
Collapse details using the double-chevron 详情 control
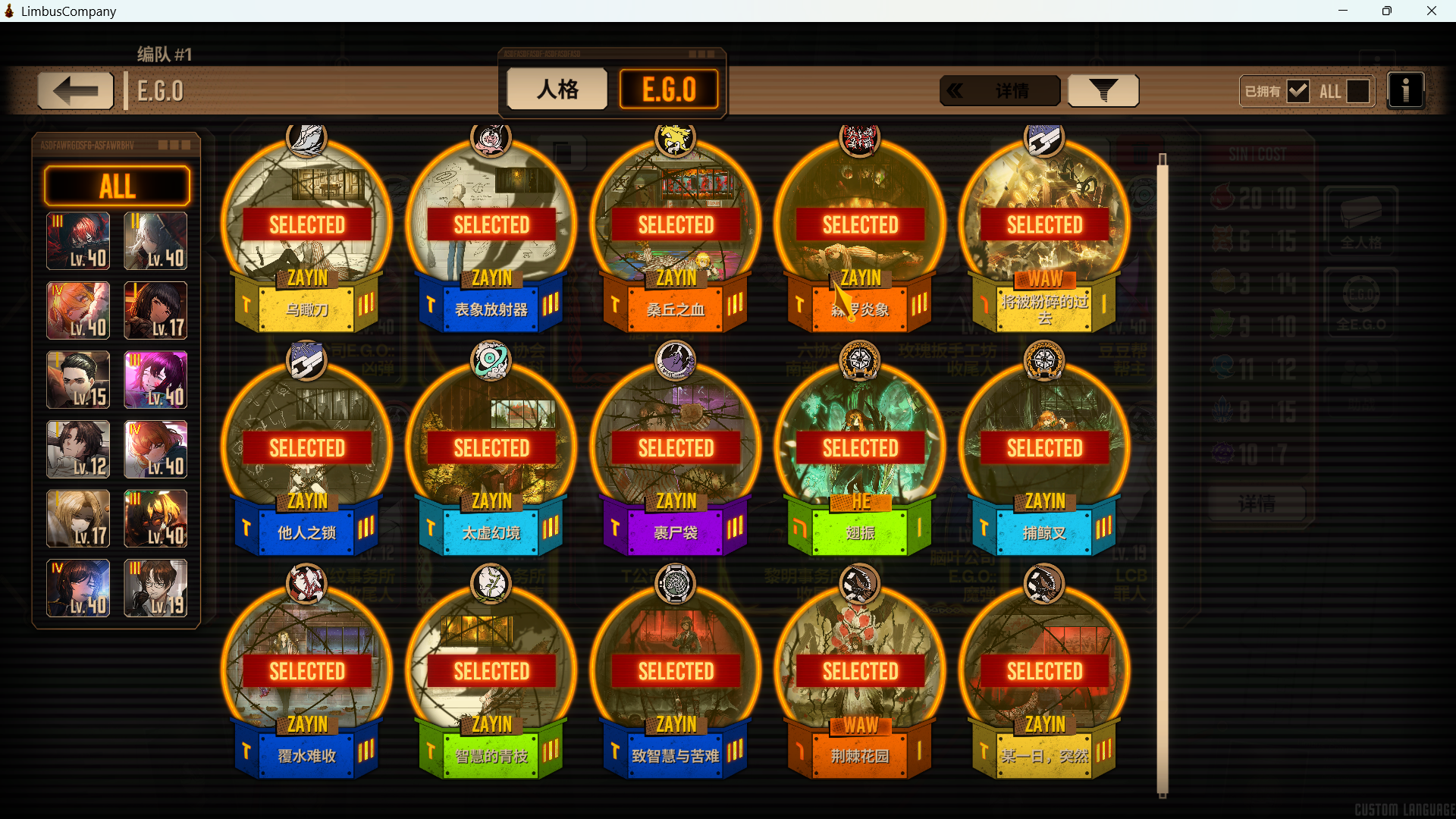tap(999, 90)
